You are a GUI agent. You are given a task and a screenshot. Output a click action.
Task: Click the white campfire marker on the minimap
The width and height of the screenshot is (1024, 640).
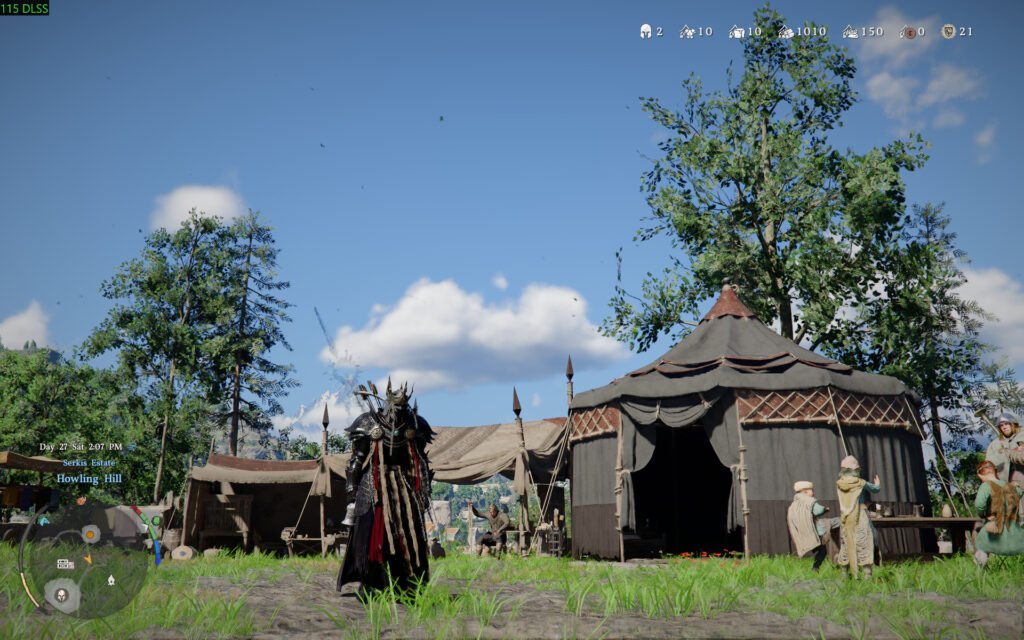(110, 579)
